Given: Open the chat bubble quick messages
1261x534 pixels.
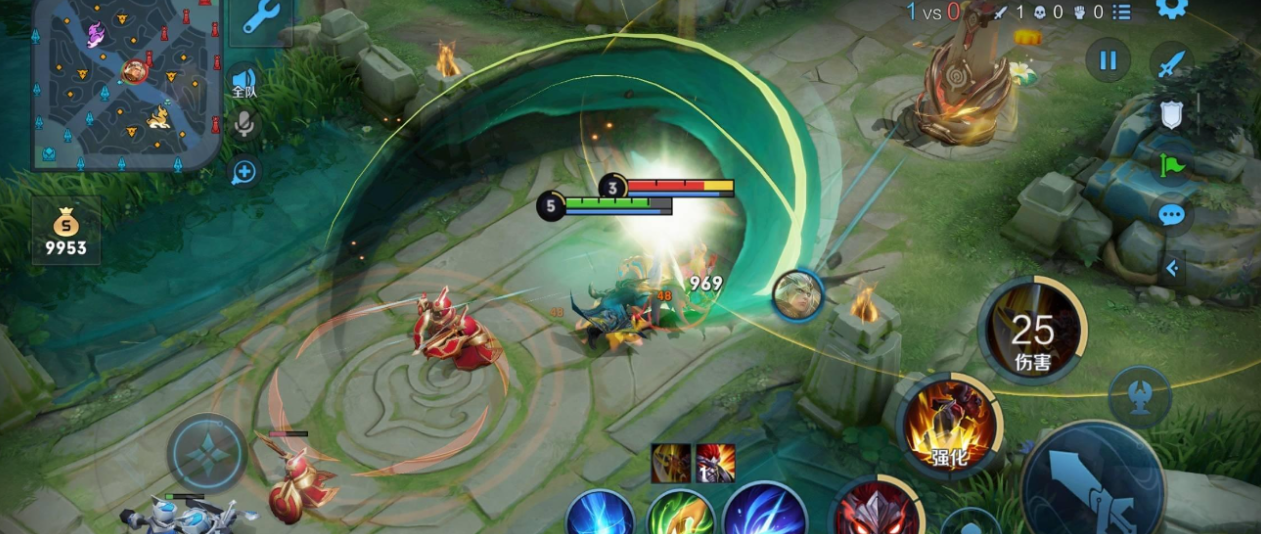Looking at the screenshot, I should (1171, 215).
